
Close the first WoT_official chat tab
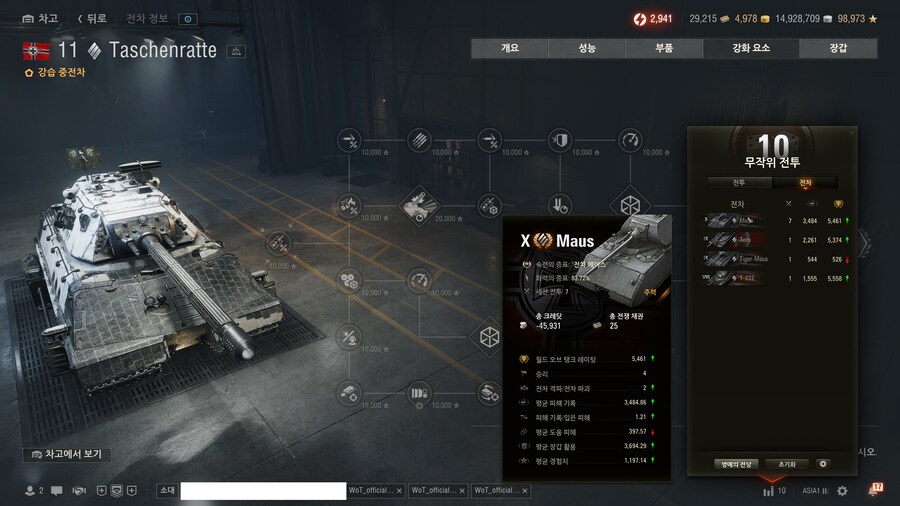point(399,491)
